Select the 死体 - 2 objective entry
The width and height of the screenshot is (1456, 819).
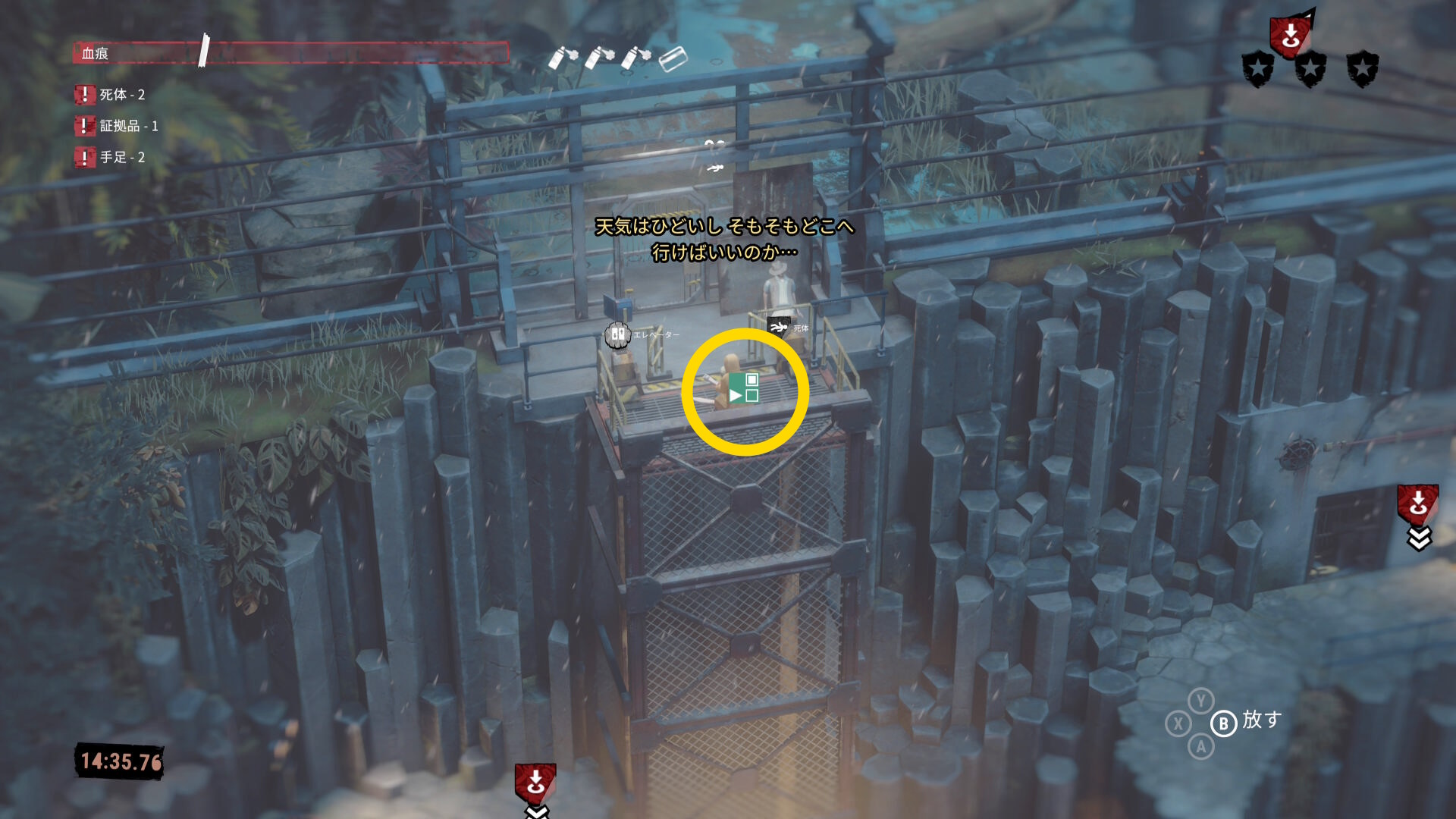[x=111, y=95]
